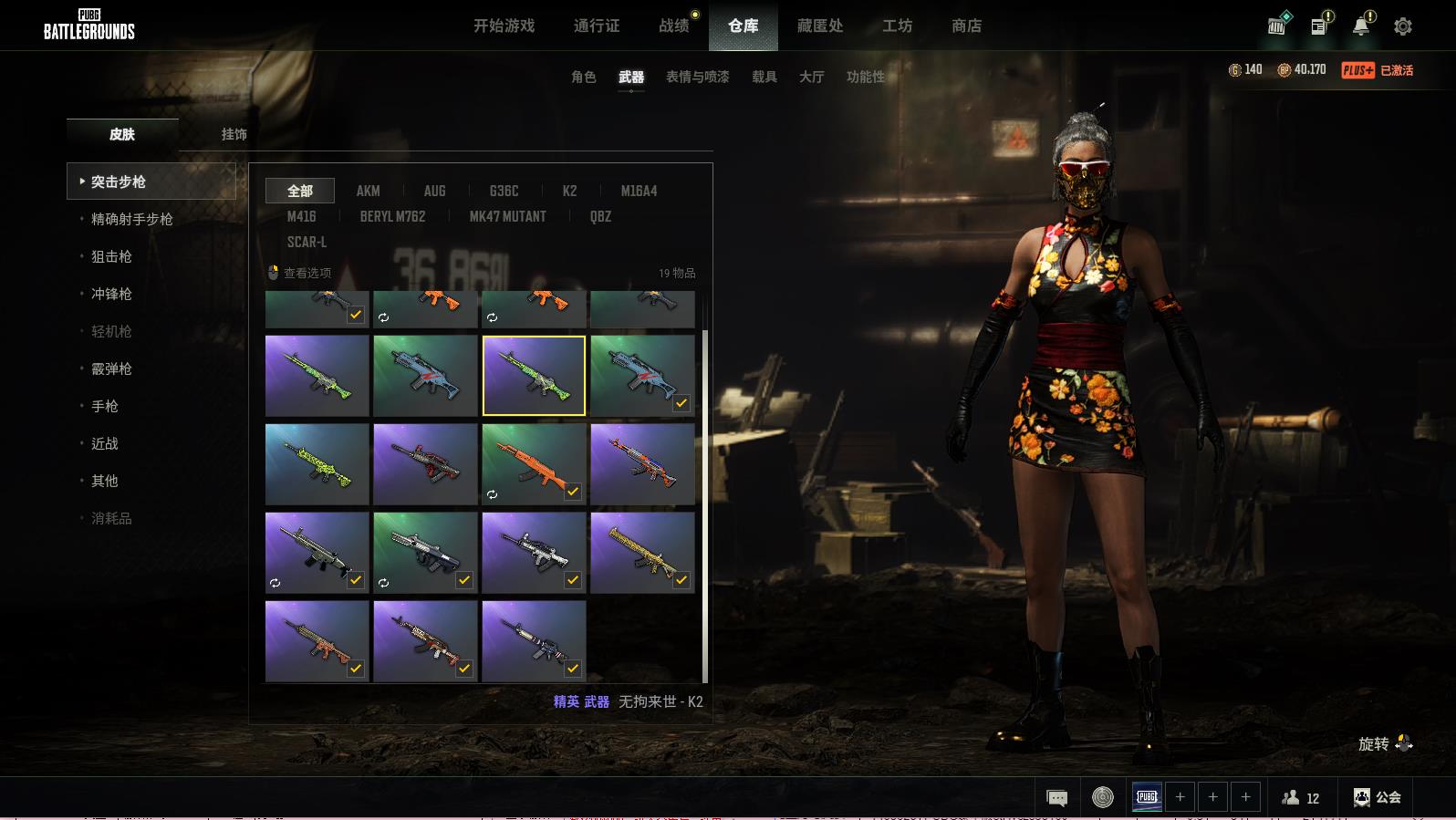1456x820 pixels.
Task: Open notifications bell icon
Action: 1360,26
